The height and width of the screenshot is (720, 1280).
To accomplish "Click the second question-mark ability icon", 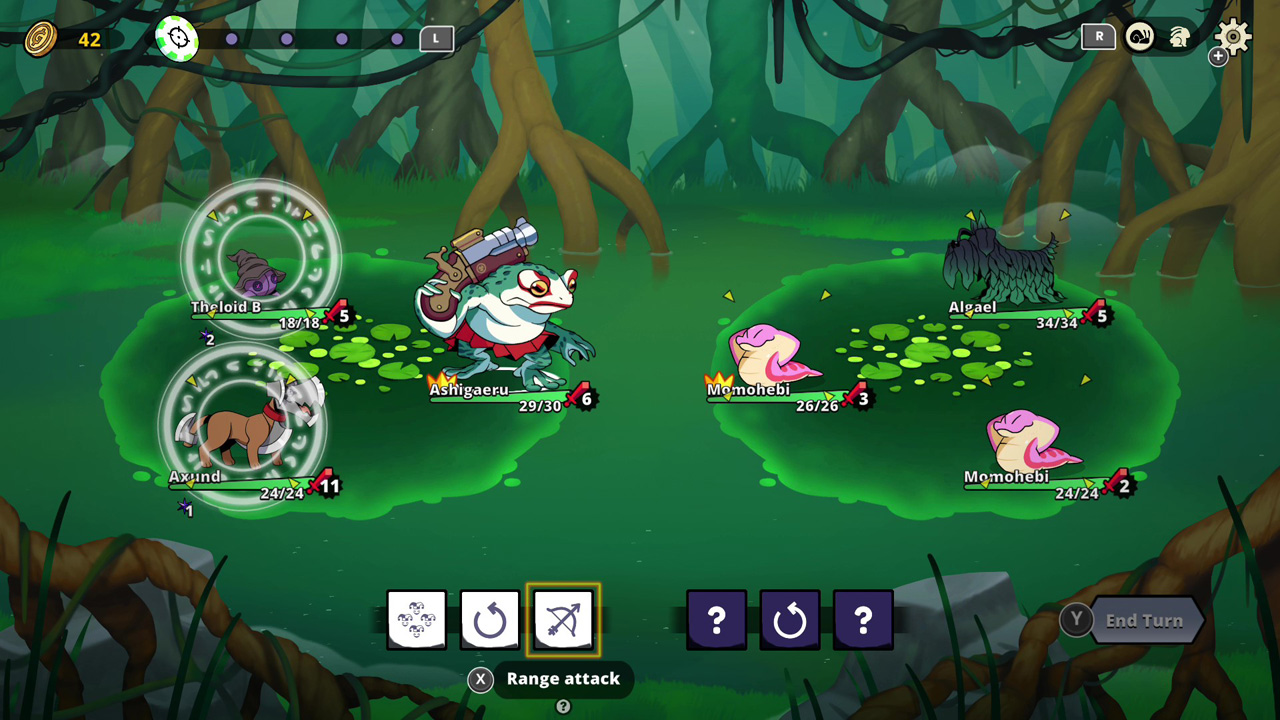I will pos(863,619).
